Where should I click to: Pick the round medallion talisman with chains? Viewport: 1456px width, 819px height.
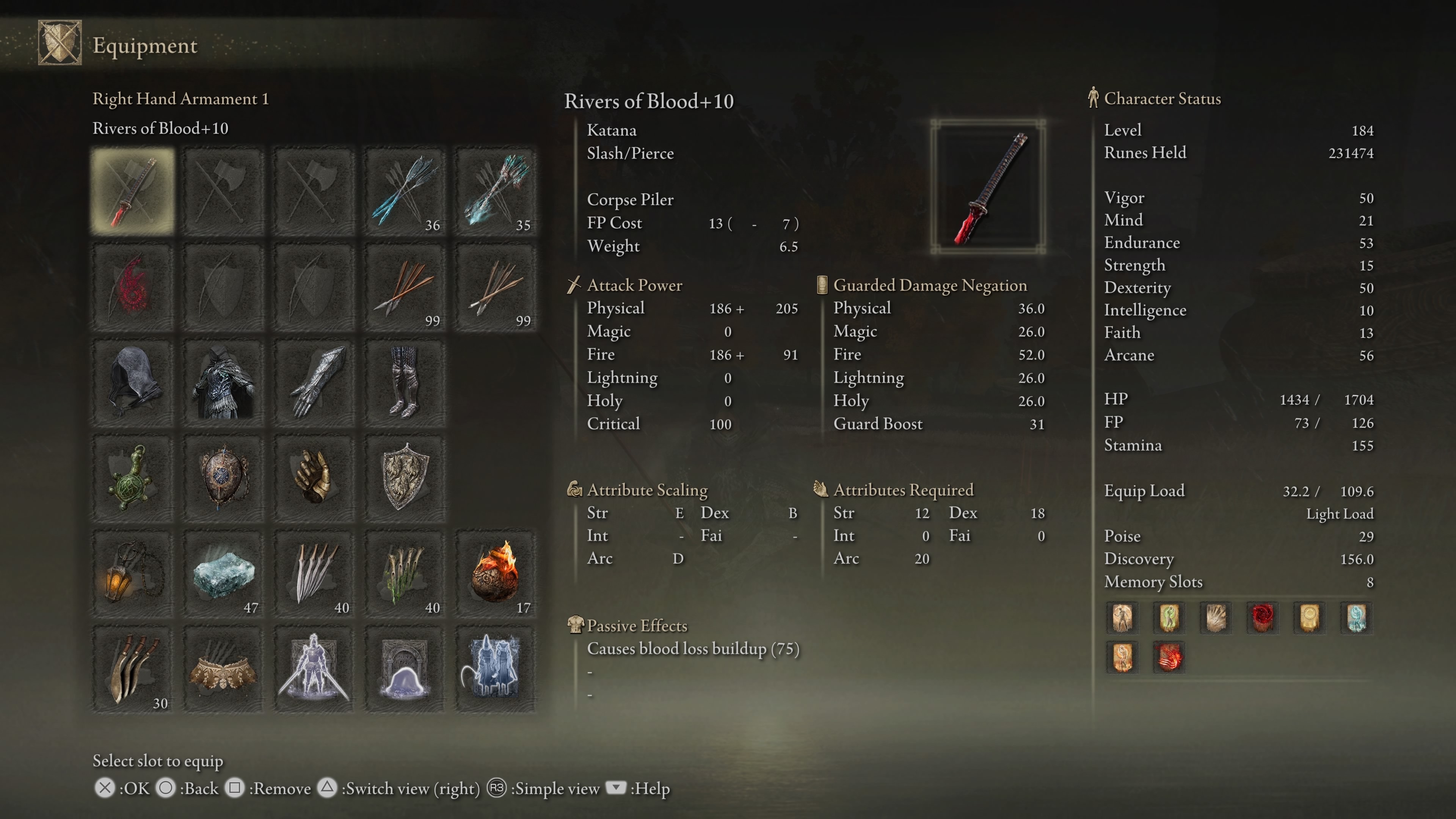(223, 478)
